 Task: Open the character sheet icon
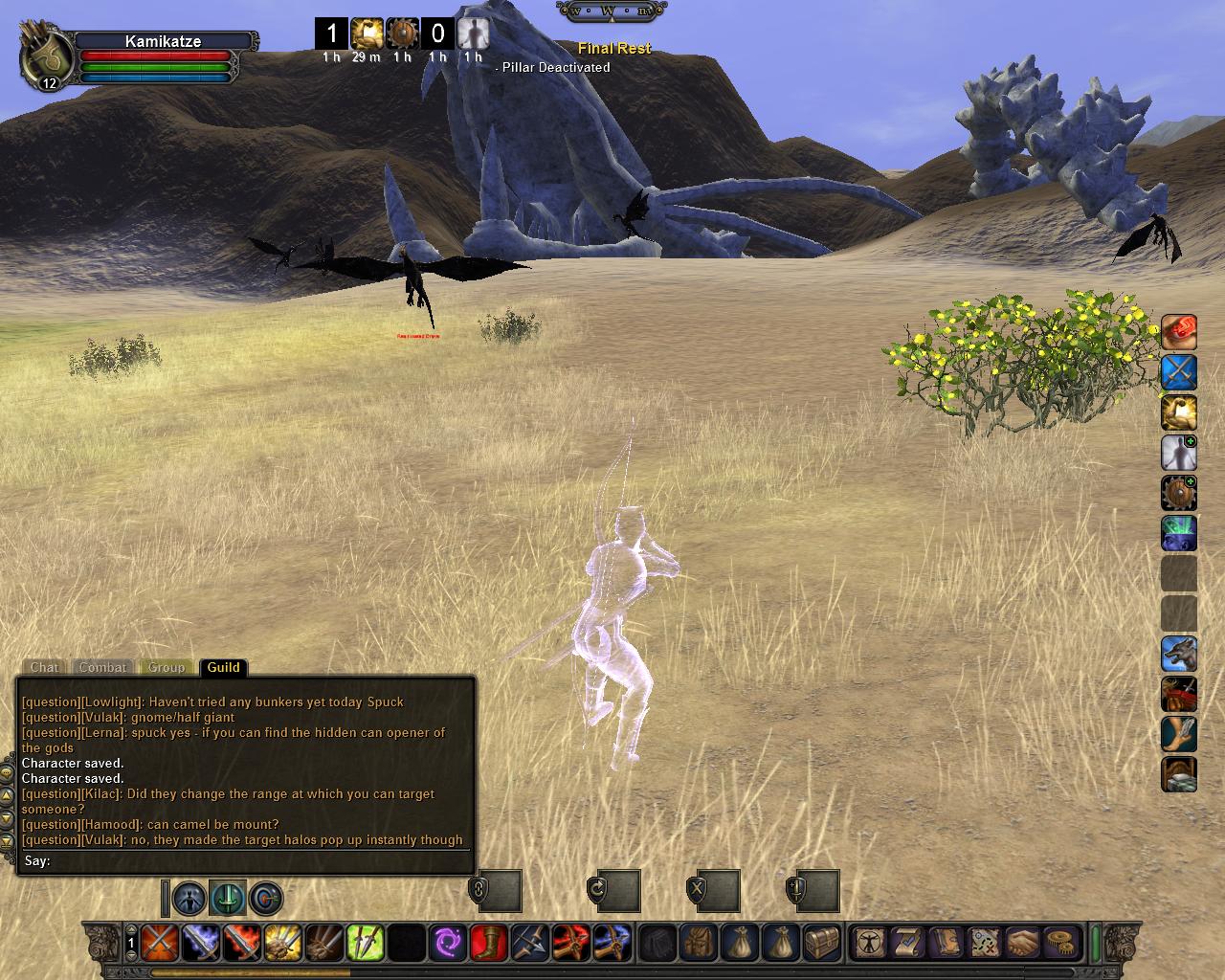pyautogui.click(x=870, y=943)
